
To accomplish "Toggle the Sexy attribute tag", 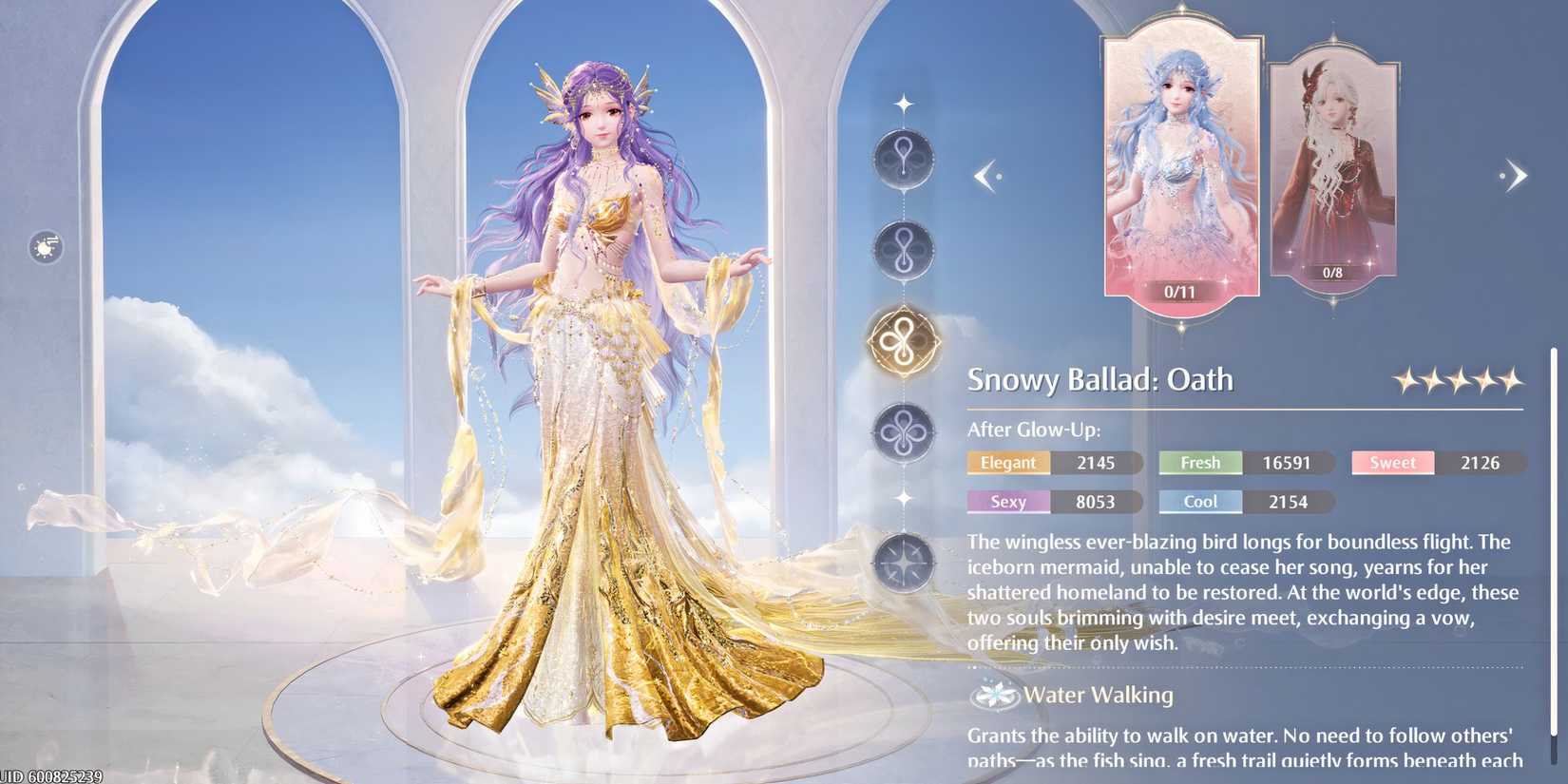I will 1007,502.
